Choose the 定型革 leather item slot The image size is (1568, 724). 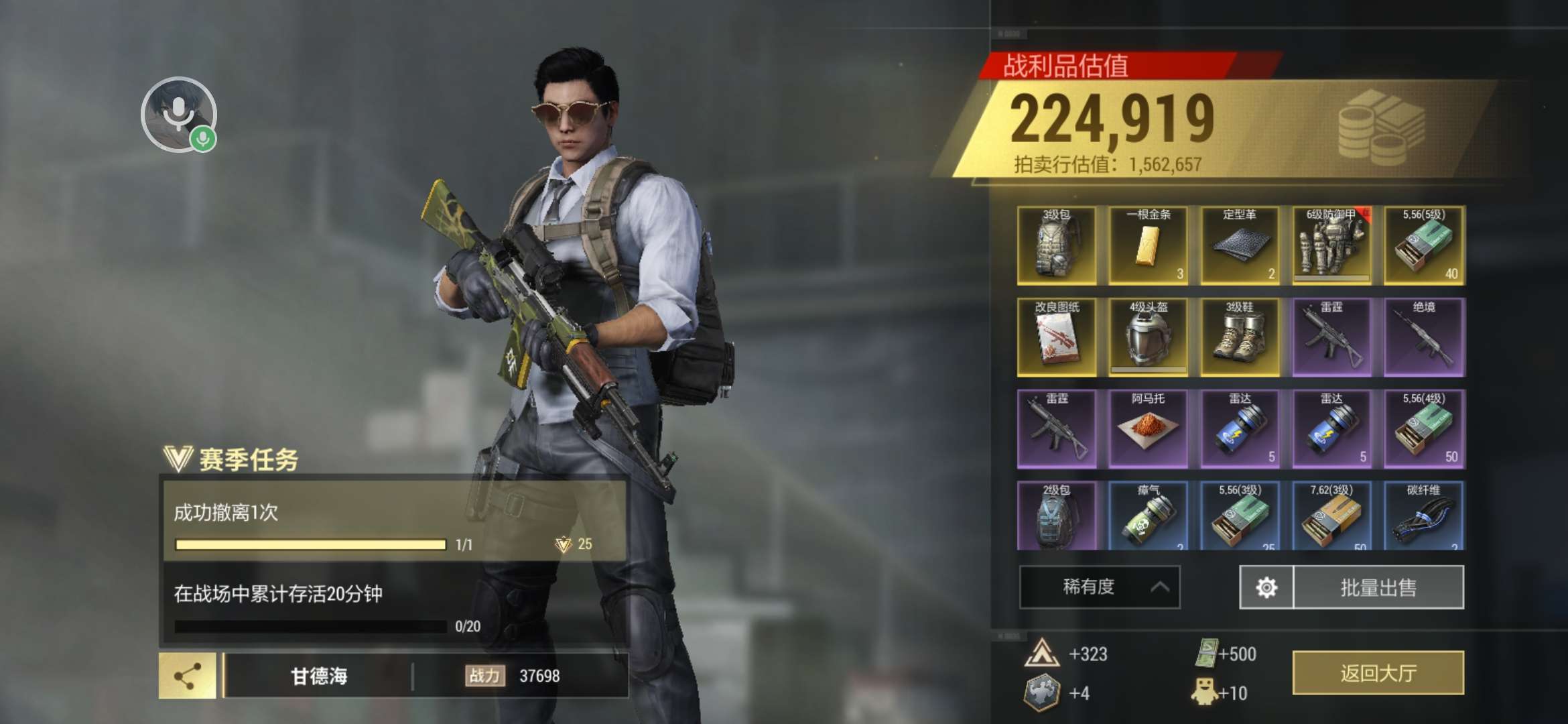(1240, 245)
